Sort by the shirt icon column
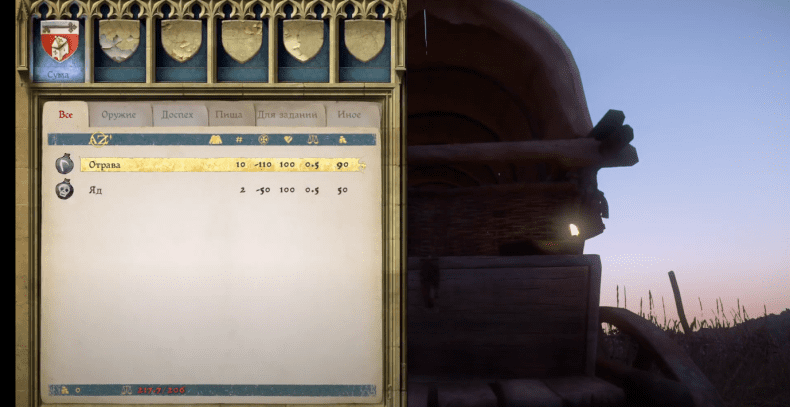The image size is (790, 407). point(215,139)
